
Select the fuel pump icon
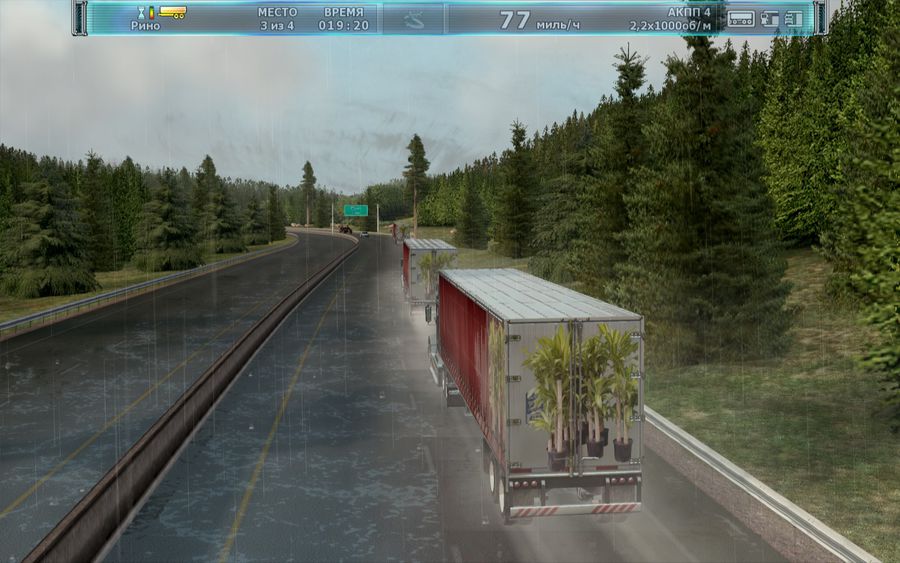769,18
